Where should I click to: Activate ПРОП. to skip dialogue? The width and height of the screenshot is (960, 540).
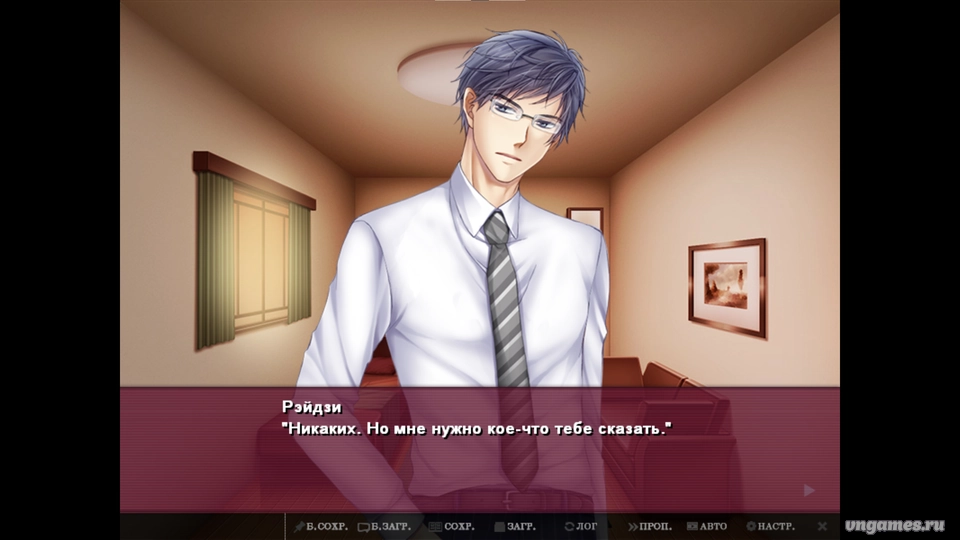(x=650, y=526)
